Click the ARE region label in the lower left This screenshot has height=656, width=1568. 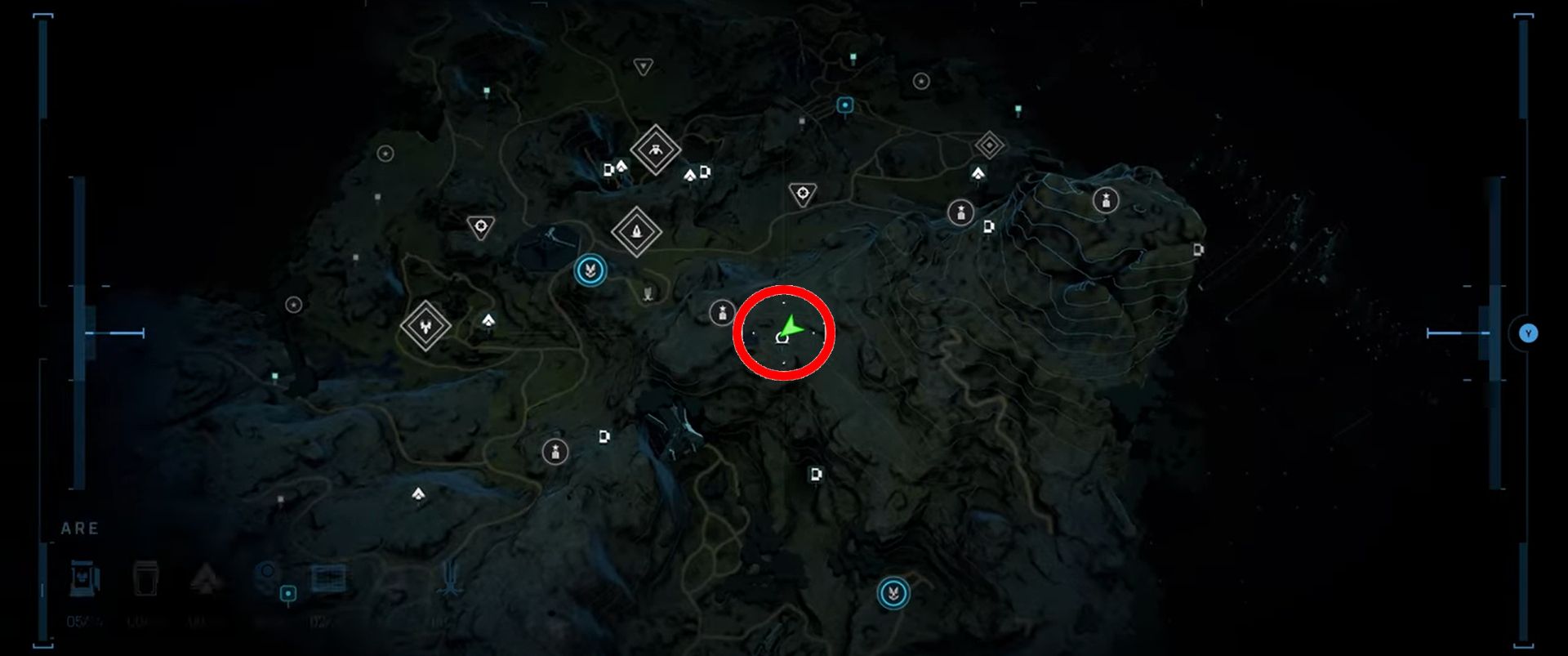79,527
